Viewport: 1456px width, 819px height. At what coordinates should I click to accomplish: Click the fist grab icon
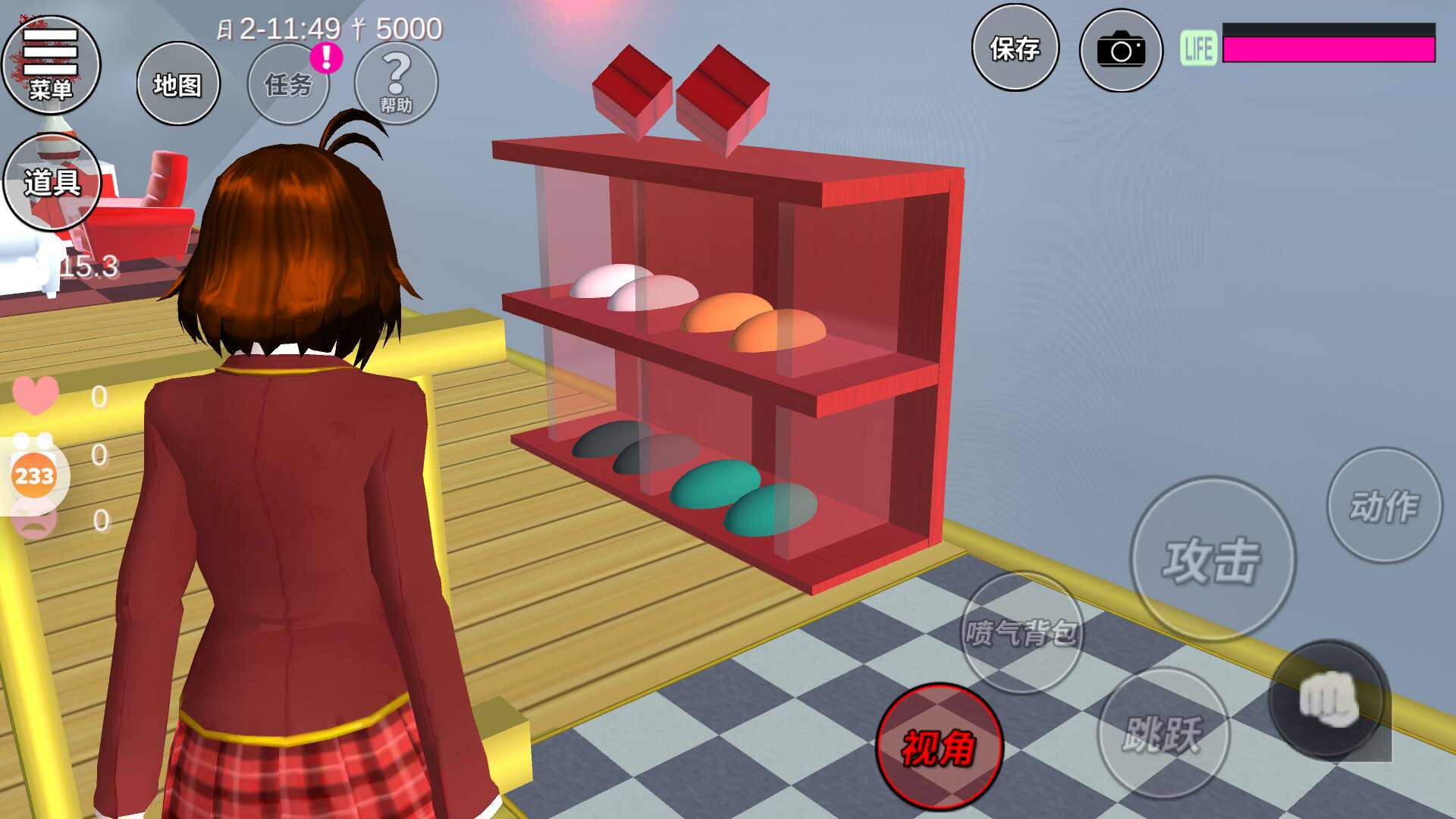tap(1328, 699)
